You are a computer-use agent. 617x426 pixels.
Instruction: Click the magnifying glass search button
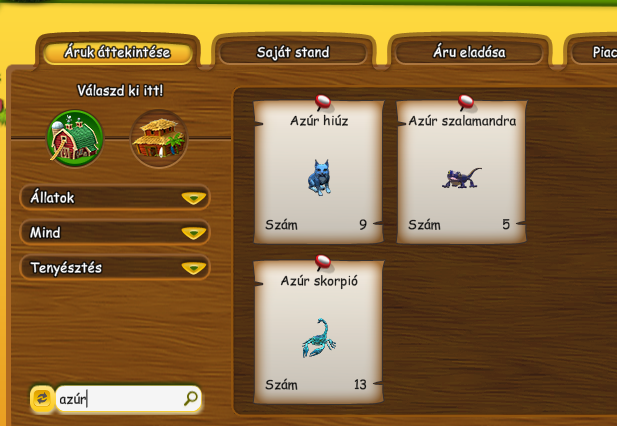[191, 399]
